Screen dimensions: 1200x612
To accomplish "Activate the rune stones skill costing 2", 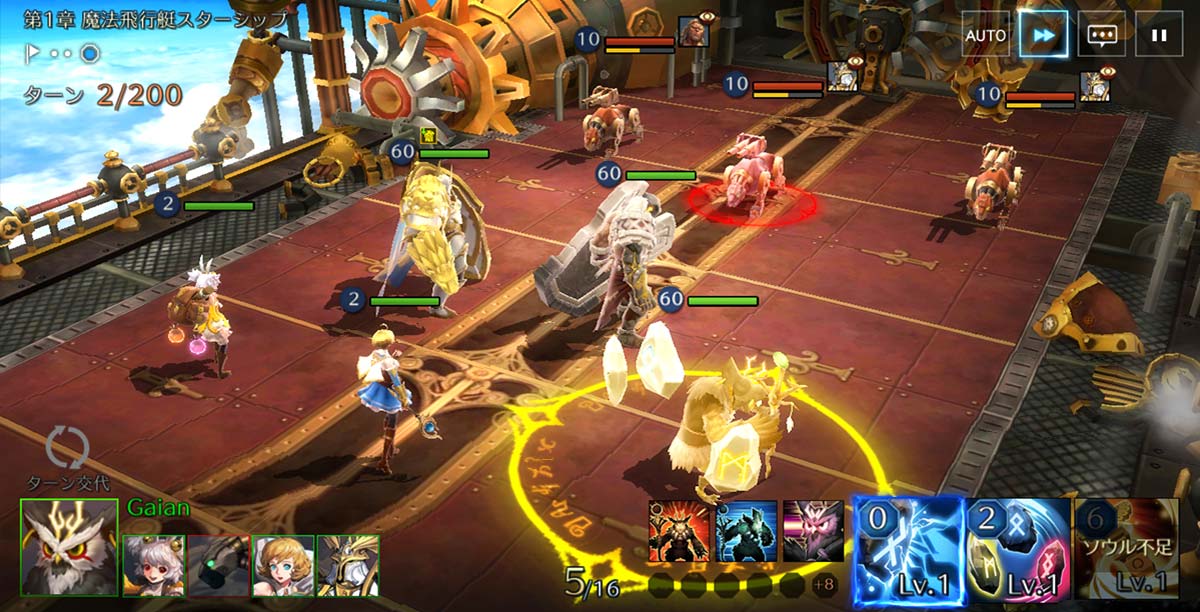I will [x=1017, y=548].
